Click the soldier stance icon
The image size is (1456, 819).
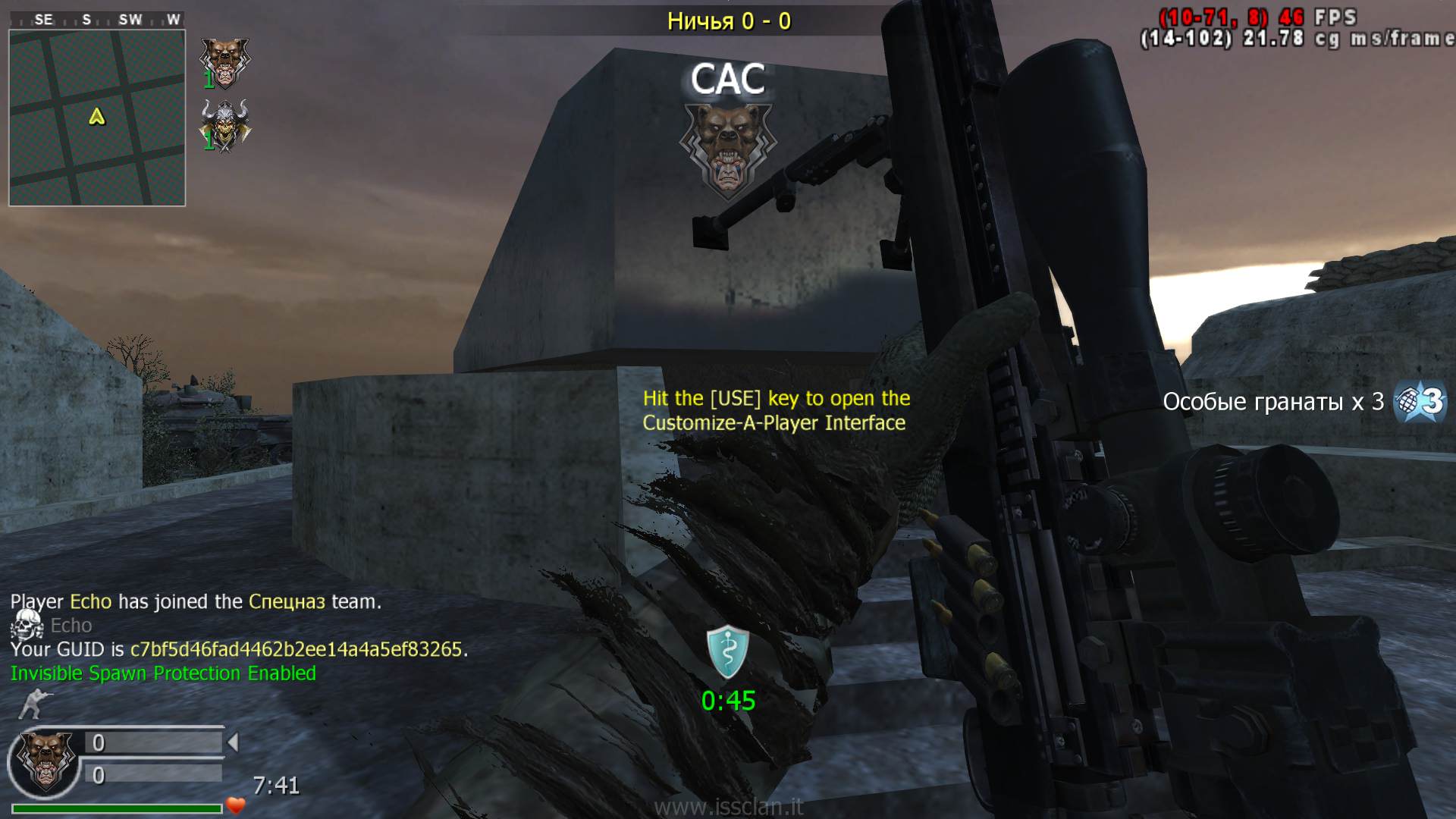click(30, 703)
